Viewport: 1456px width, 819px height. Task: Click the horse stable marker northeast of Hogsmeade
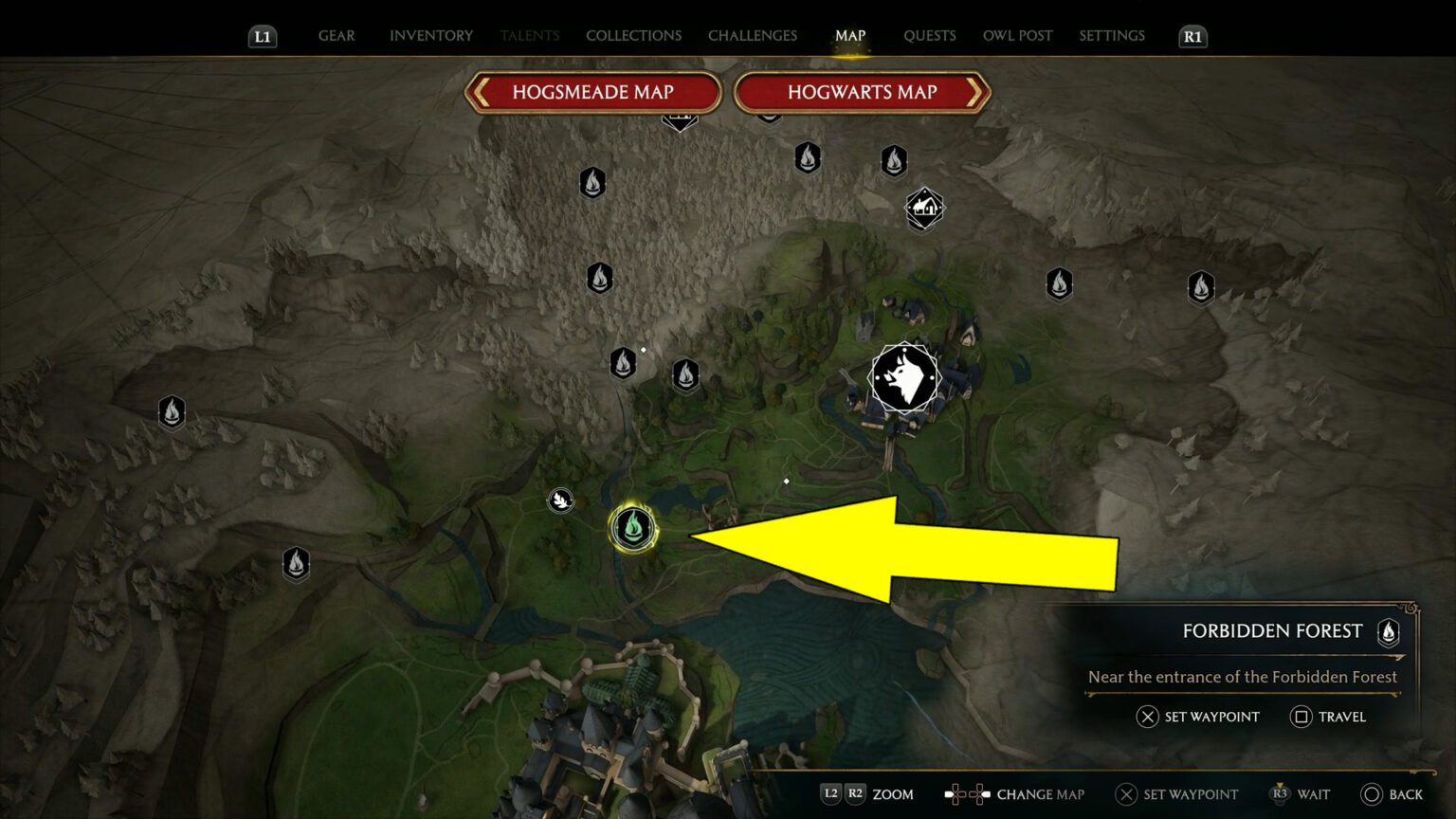click(922, 208)
